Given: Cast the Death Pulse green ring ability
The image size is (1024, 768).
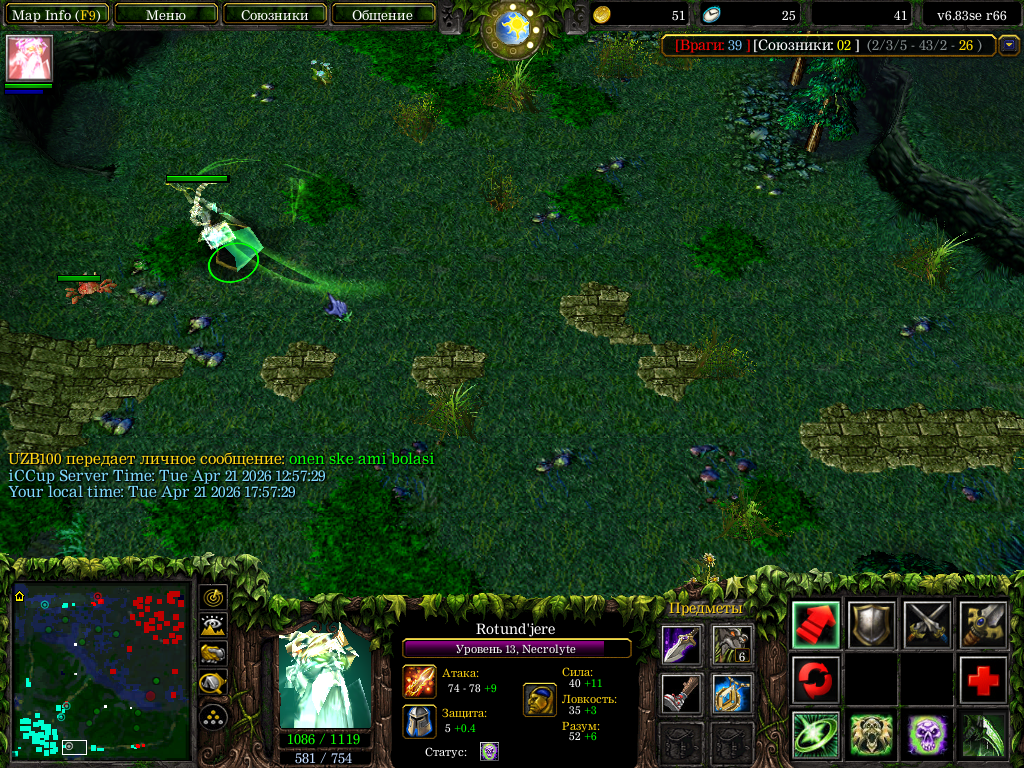Looking at the screenshot, I should (815, 735).
